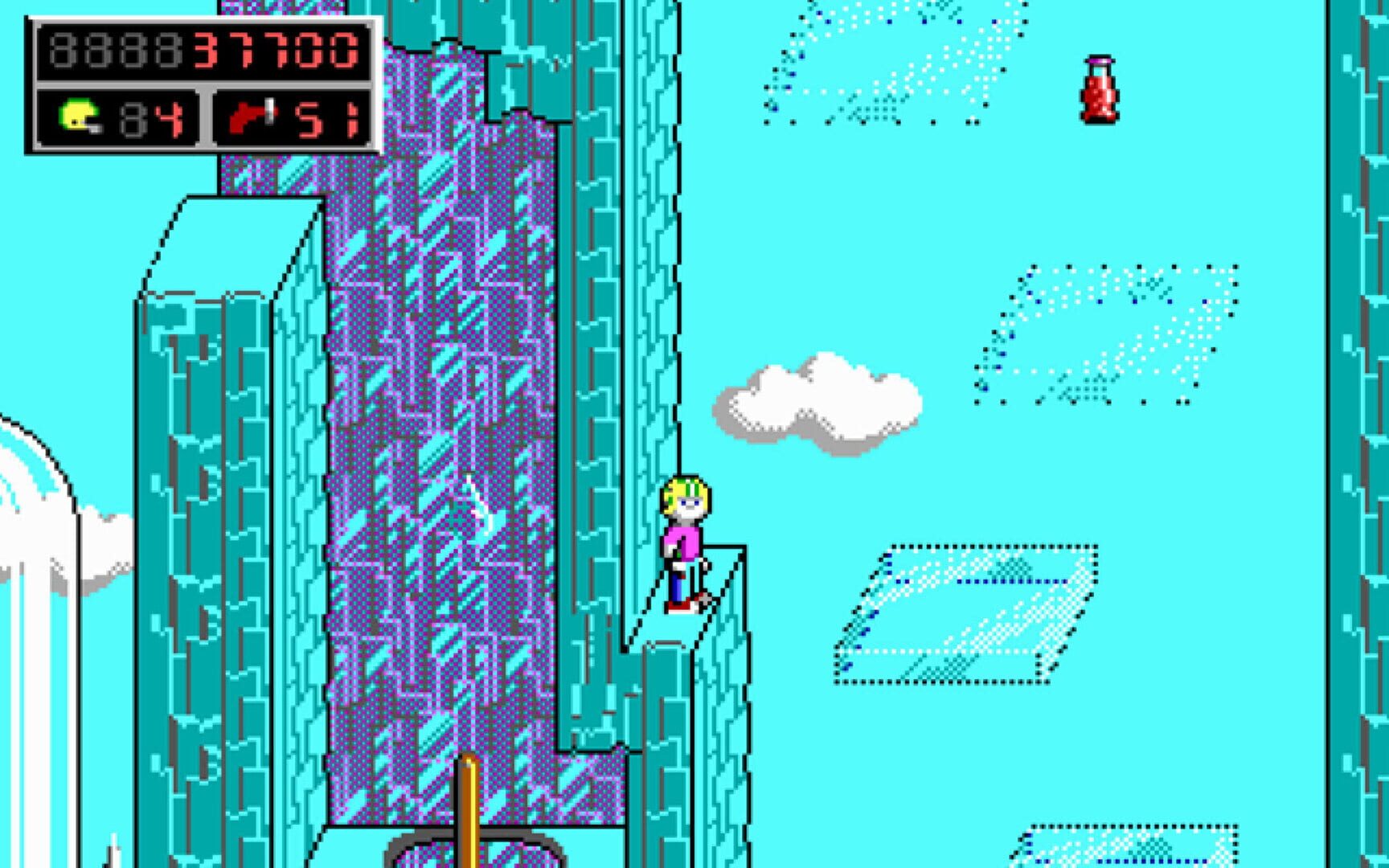Screen dimensions: 1389x868
Task: Select the sparkling purple crystal waterfall
Action: click(442, 442)
